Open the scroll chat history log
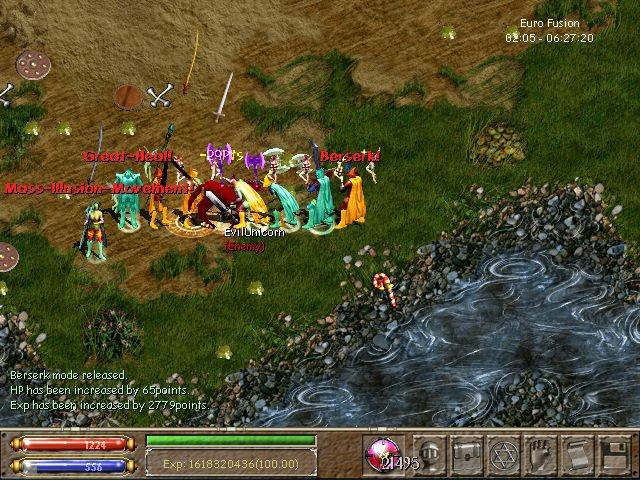The image size is (640, 480). [577, 452]
